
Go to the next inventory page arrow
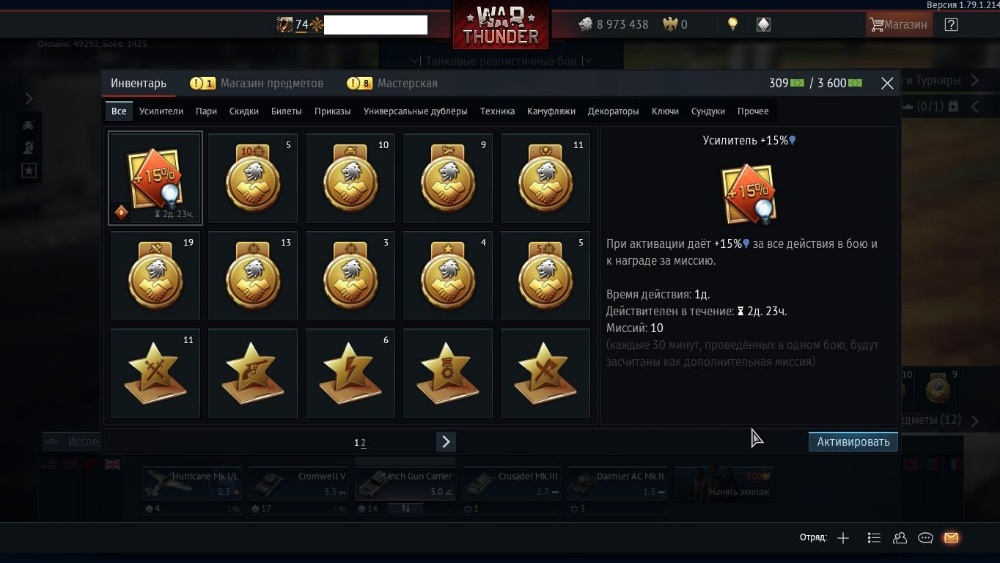[446, 442]
